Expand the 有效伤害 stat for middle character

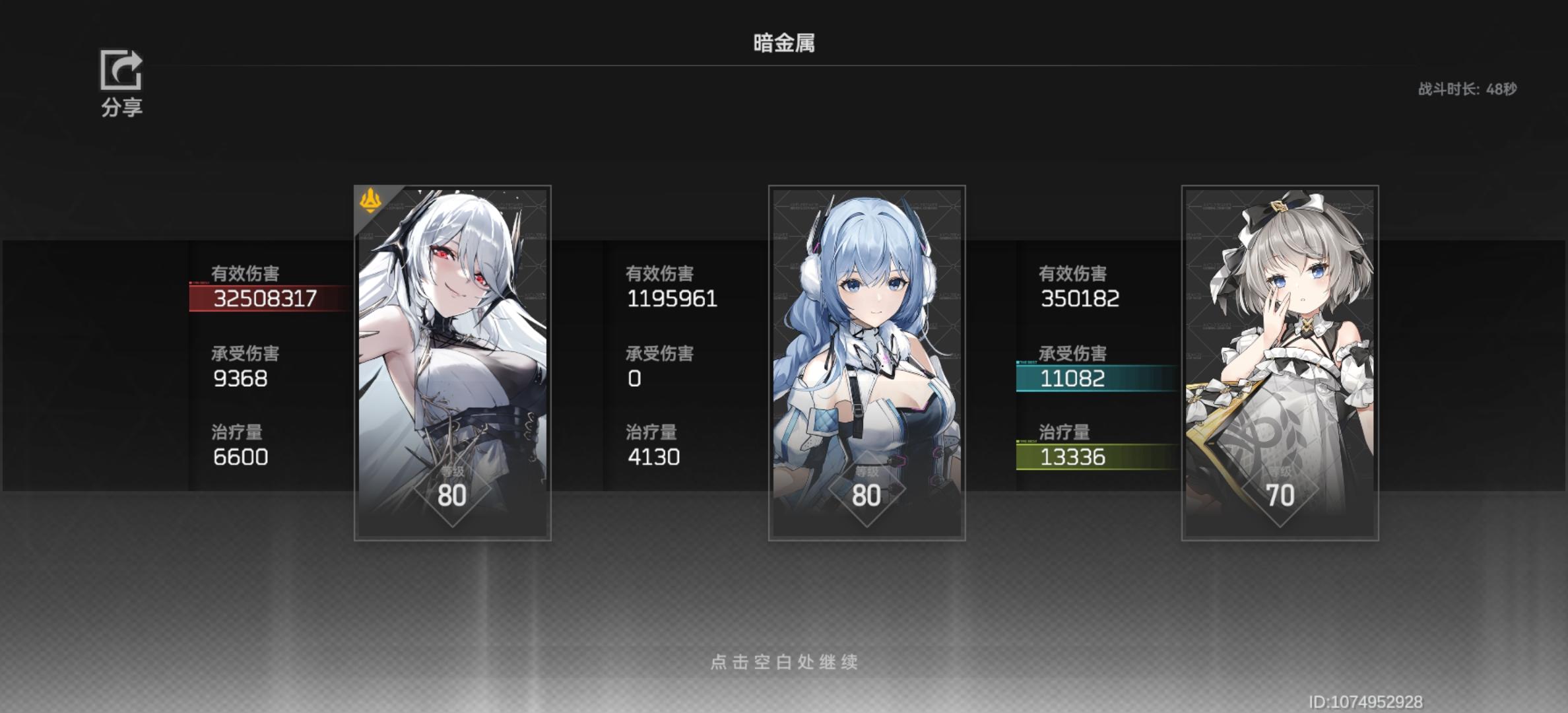[x=673, y=287]
